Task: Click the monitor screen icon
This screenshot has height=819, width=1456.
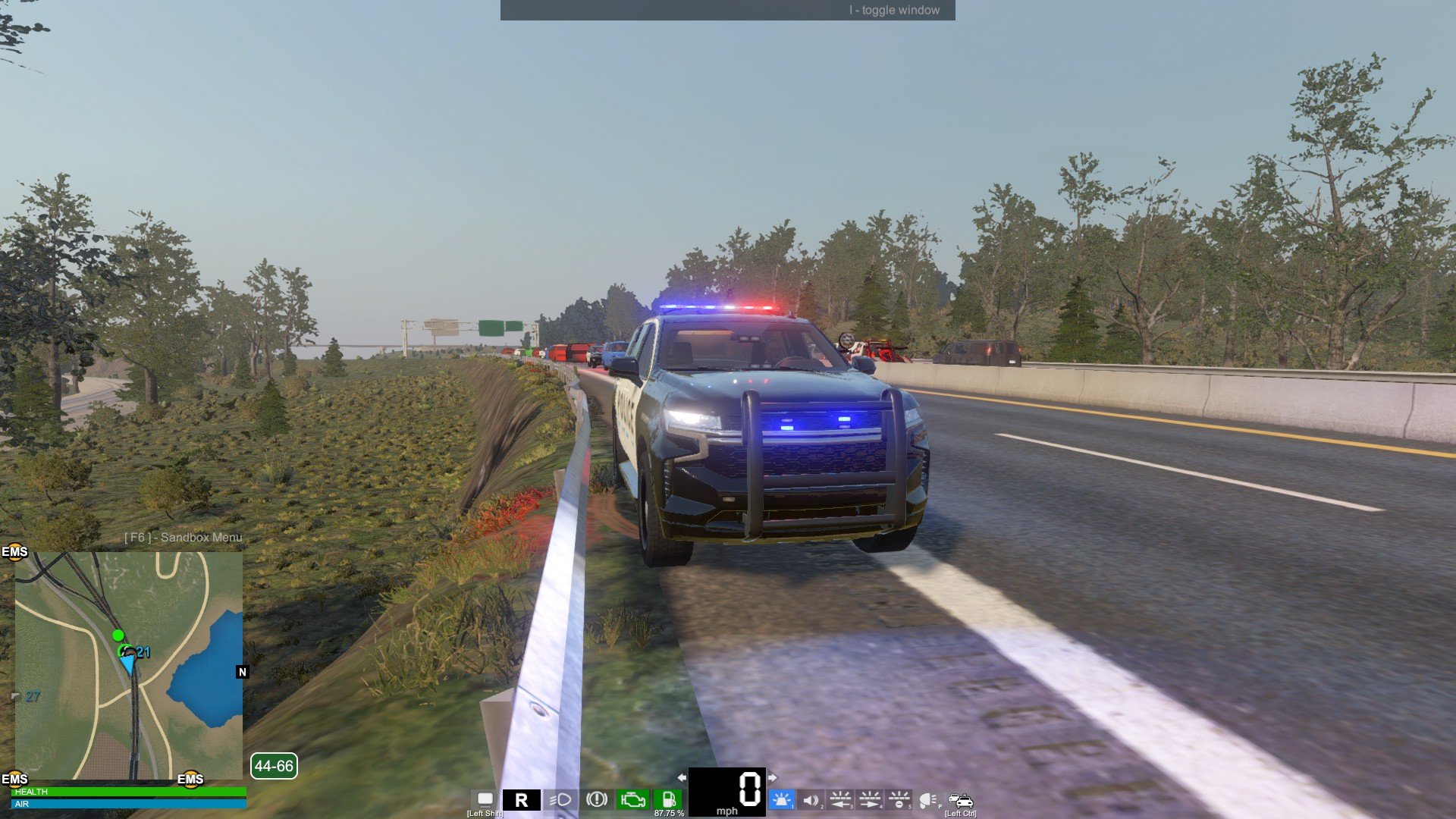Action: point(485,799)
